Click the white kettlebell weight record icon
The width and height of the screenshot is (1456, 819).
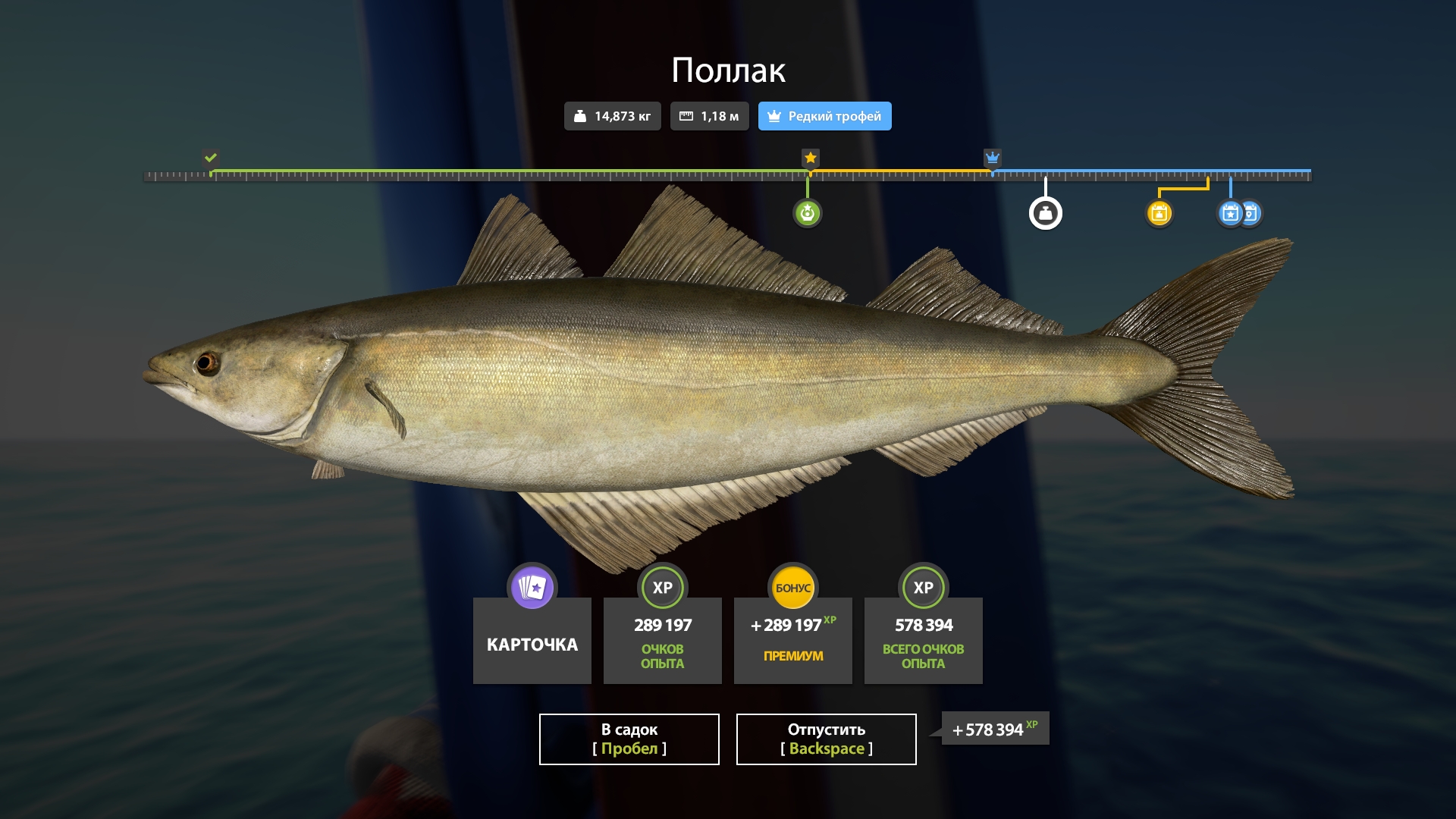coord(1046,213)
